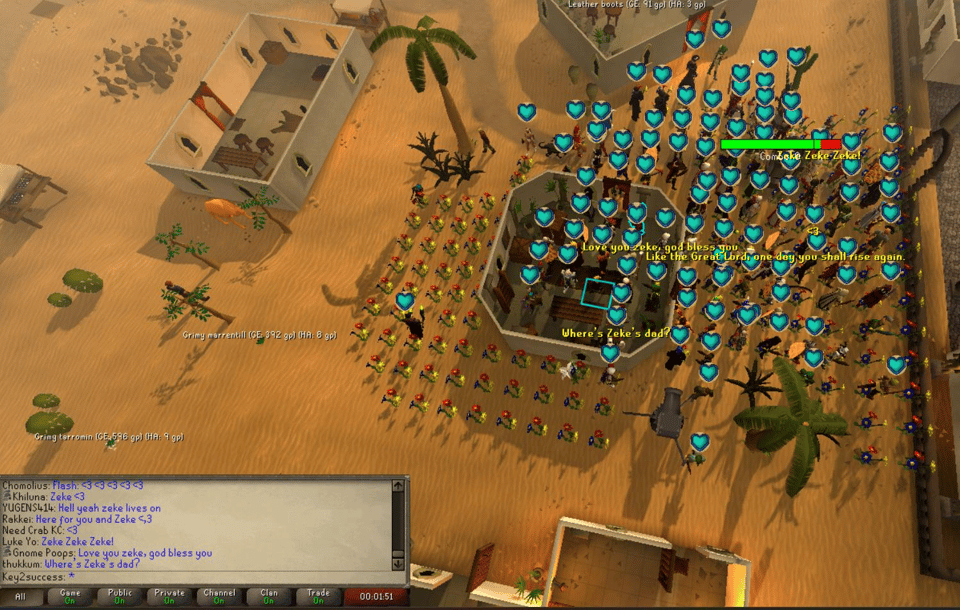Click the chat scrollbar up arrow
The height and width of the screenshot is (610, 960).
click(398, 486)
